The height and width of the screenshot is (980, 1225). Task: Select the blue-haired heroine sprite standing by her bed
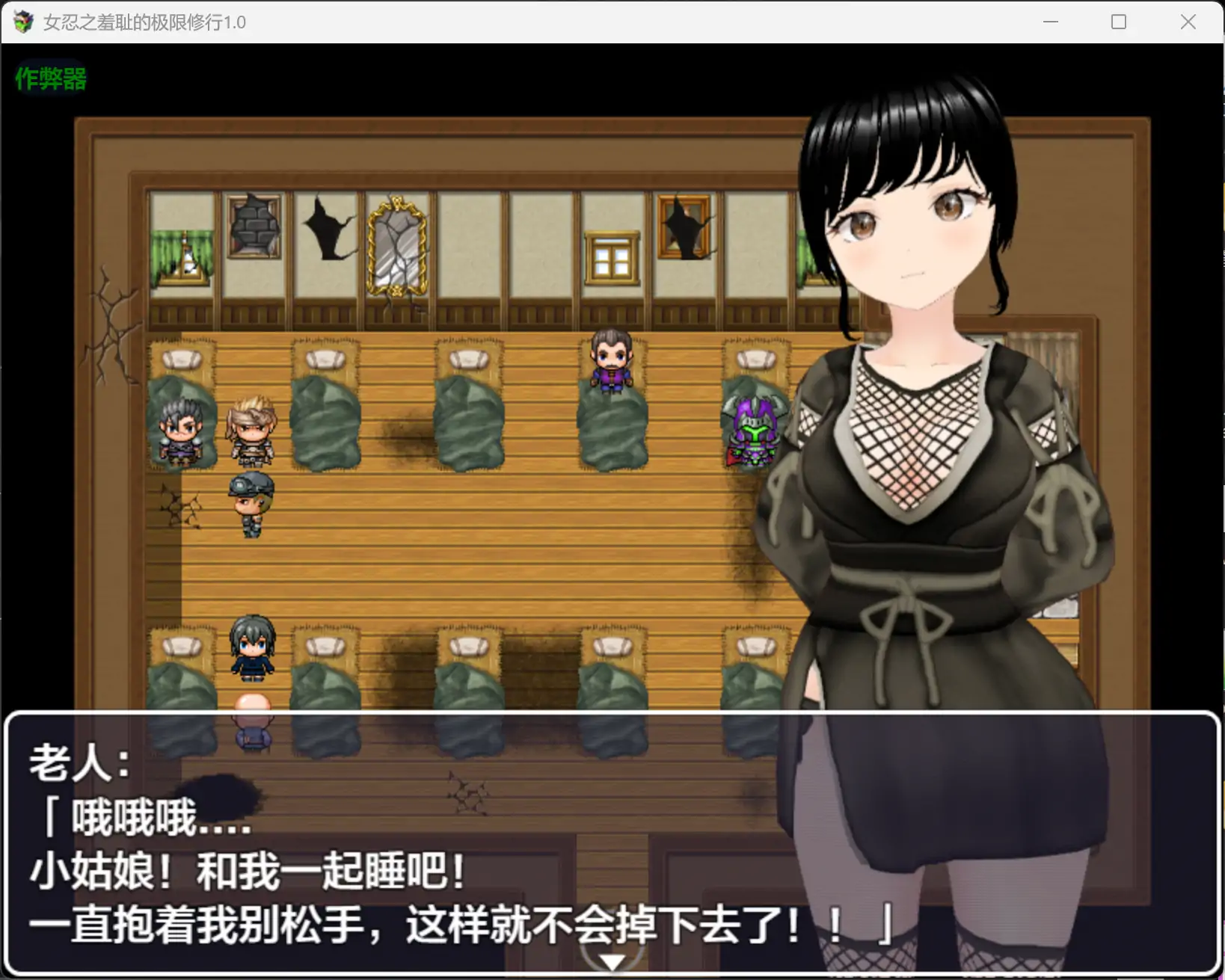click(254, 647)
